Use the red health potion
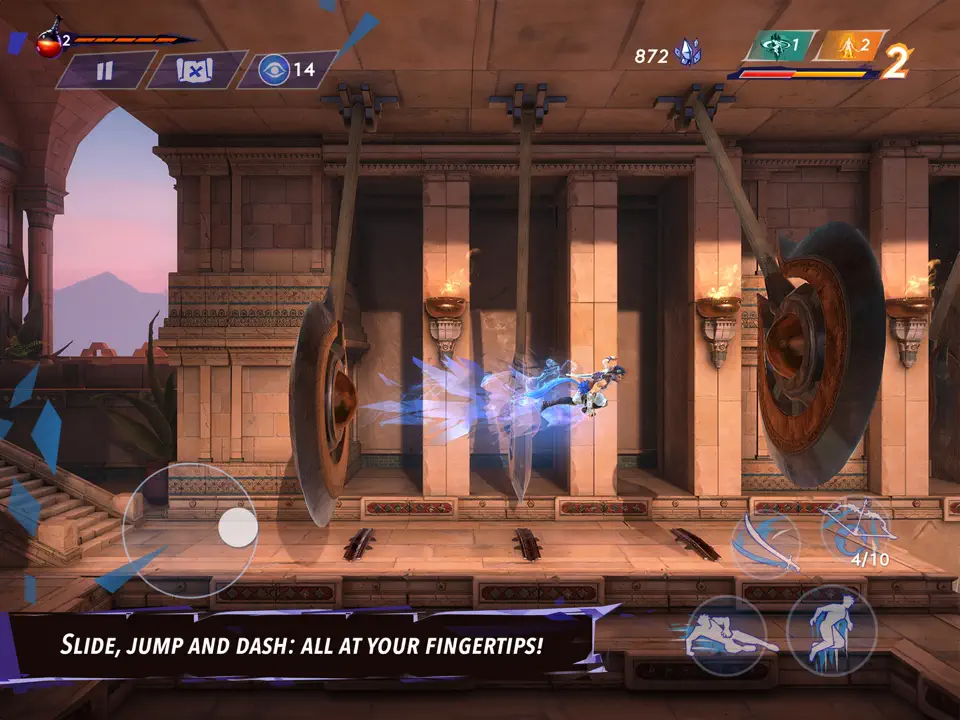Viewport: 960px width, 720px height. point(49,43)
